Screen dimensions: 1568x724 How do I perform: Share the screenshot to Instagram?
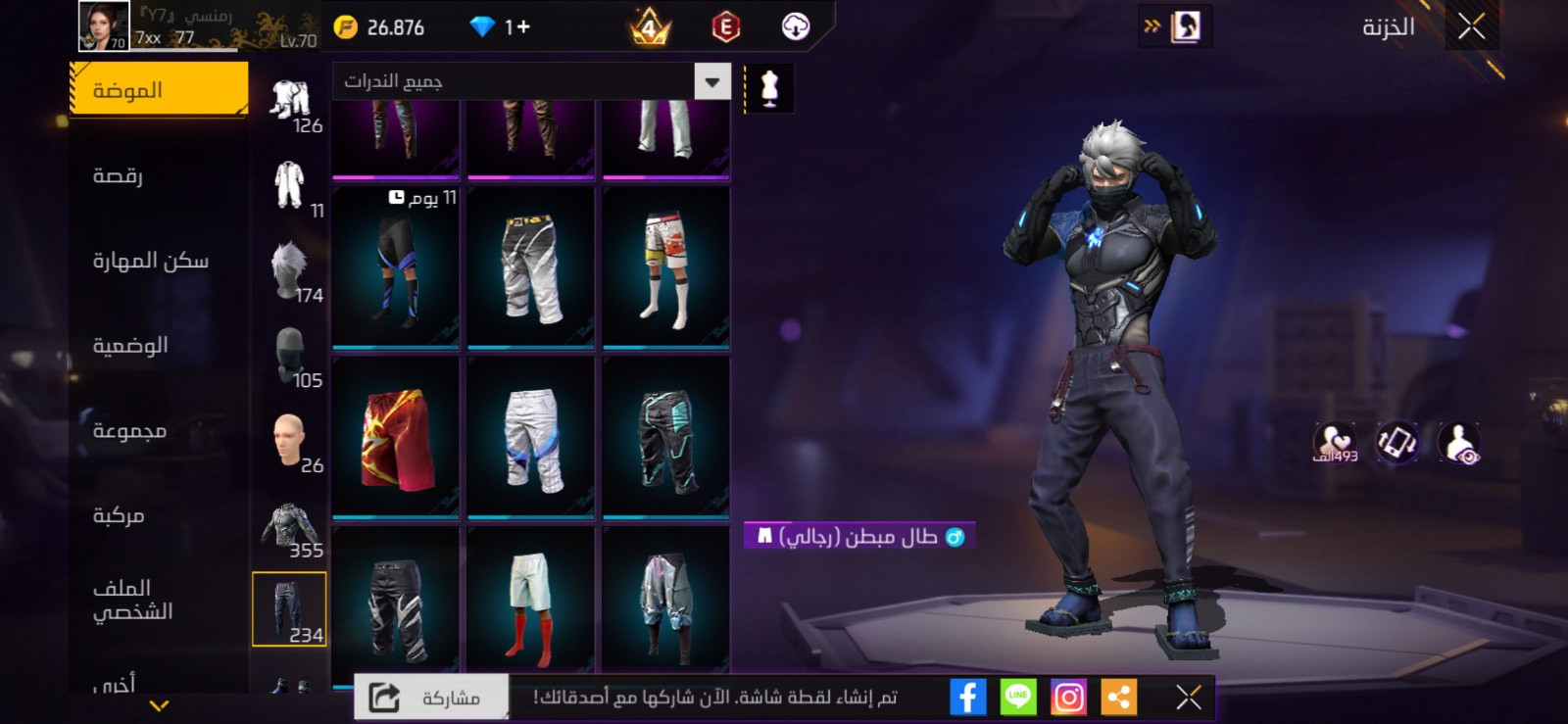pyautogui.click(x=1069, y=697)
